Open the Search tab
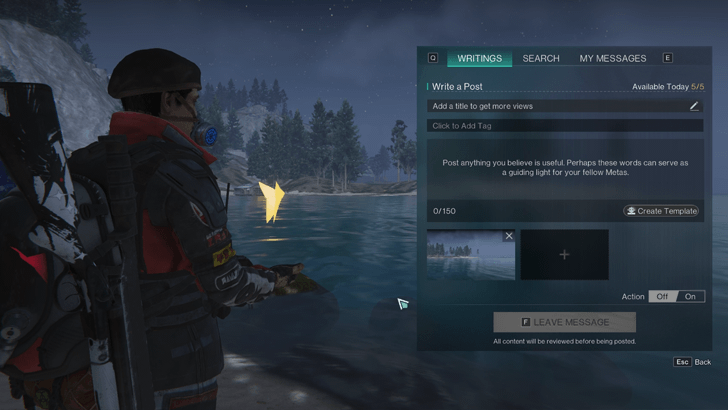Viewport: 728px width, 410px height. point(541,58)
